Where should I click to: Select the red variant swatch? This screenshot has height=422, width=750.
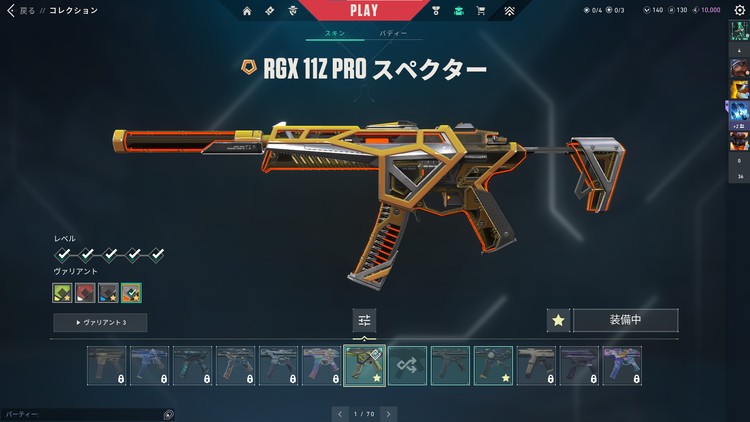pos(86,293)
